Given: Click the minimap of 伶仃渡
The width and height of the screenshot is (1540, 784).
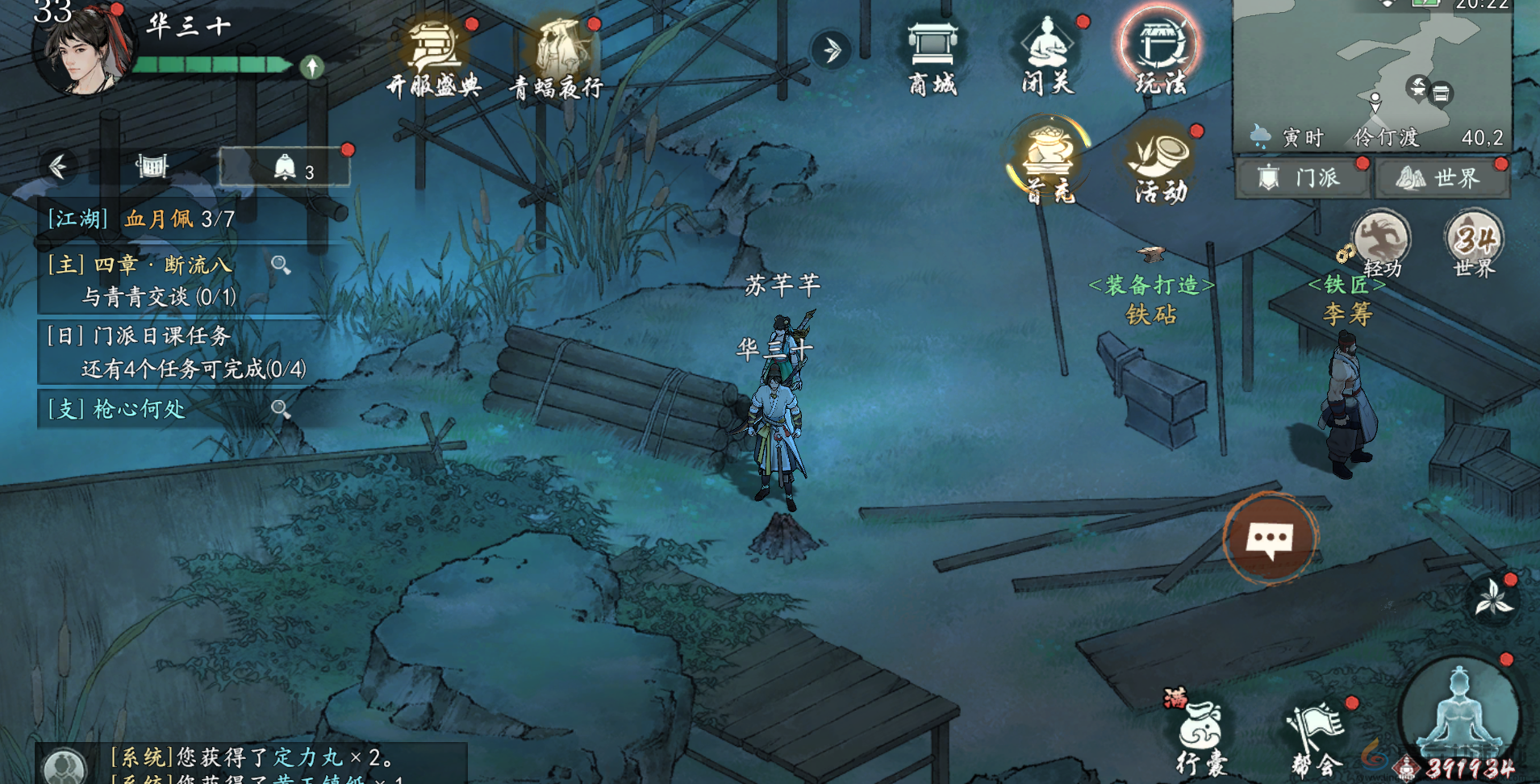Looking at the screenshot, I should [1371, 65].
